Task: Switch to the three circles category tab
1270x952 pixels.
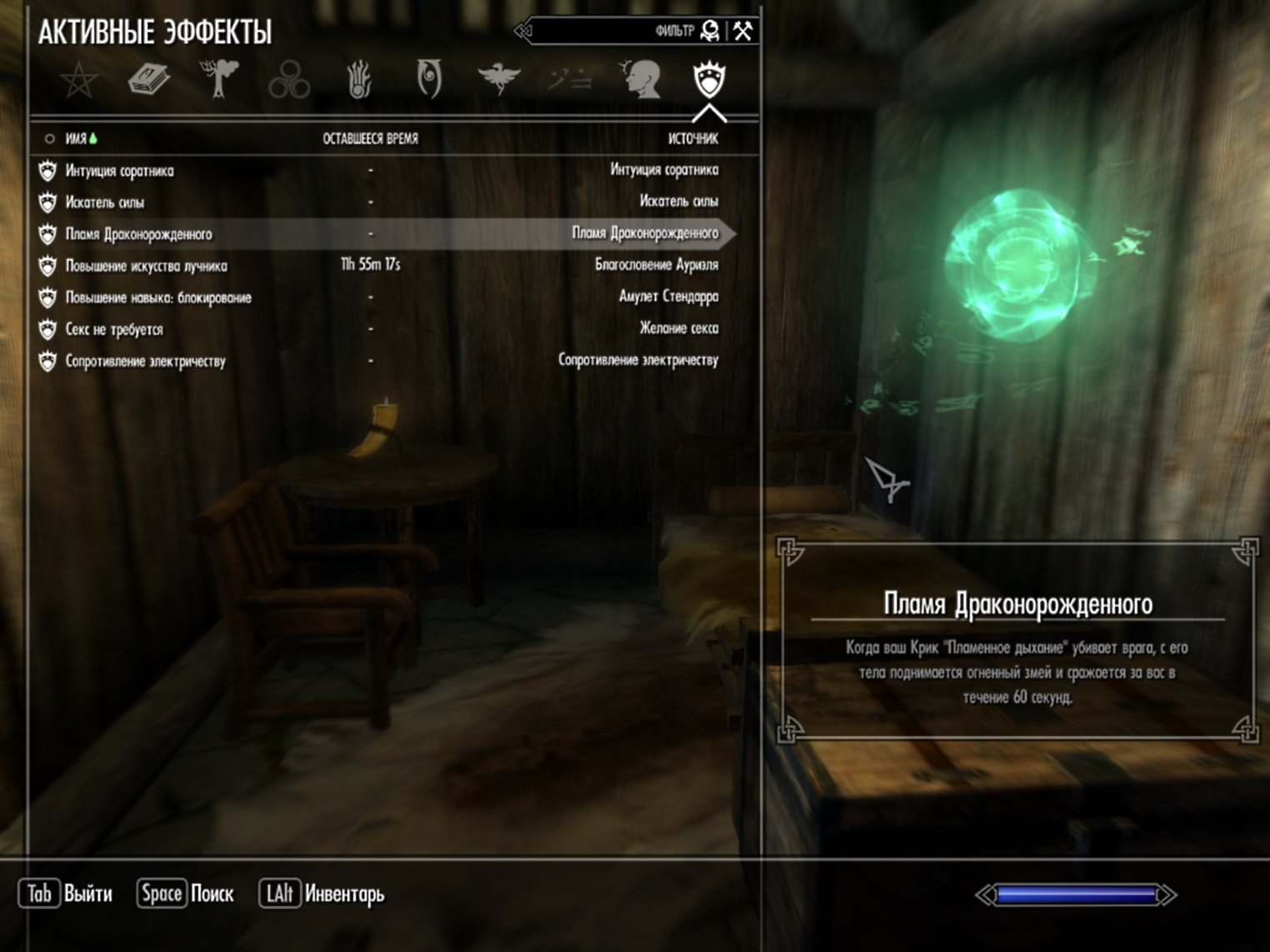Action: coord(289,81)
